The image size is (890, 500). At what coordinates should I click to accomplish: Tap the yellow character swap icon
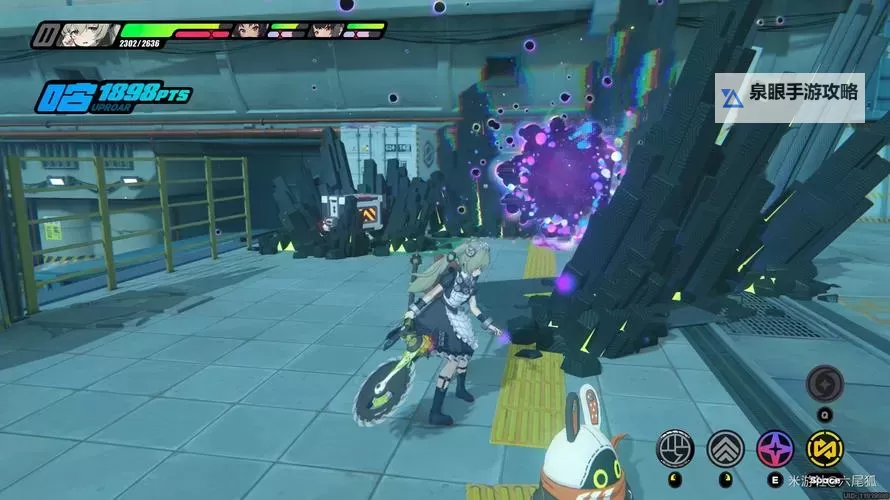(825, 449)
